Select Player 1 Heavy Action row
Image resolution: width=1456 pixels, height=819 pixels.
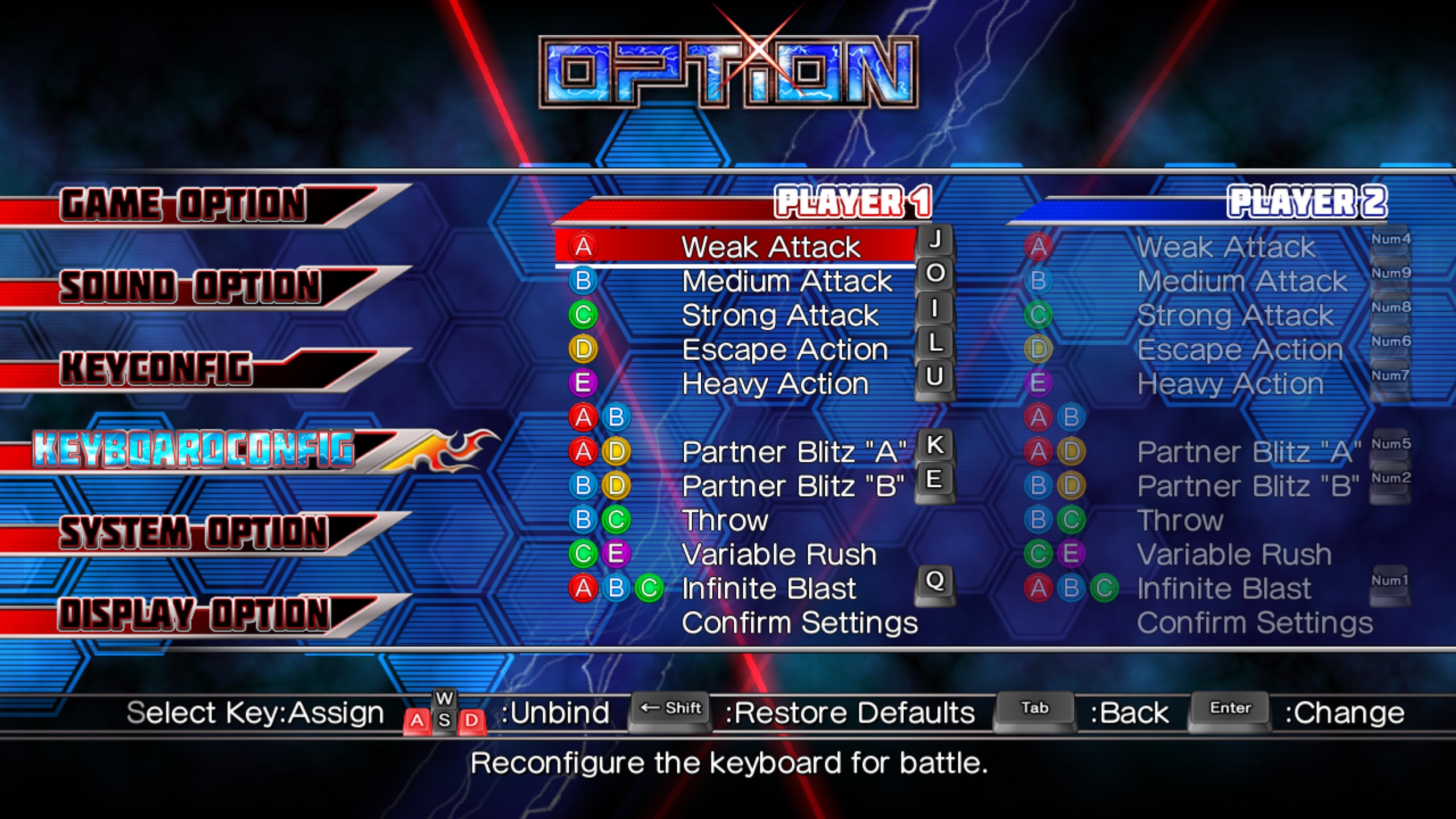(x=775, y=384)
